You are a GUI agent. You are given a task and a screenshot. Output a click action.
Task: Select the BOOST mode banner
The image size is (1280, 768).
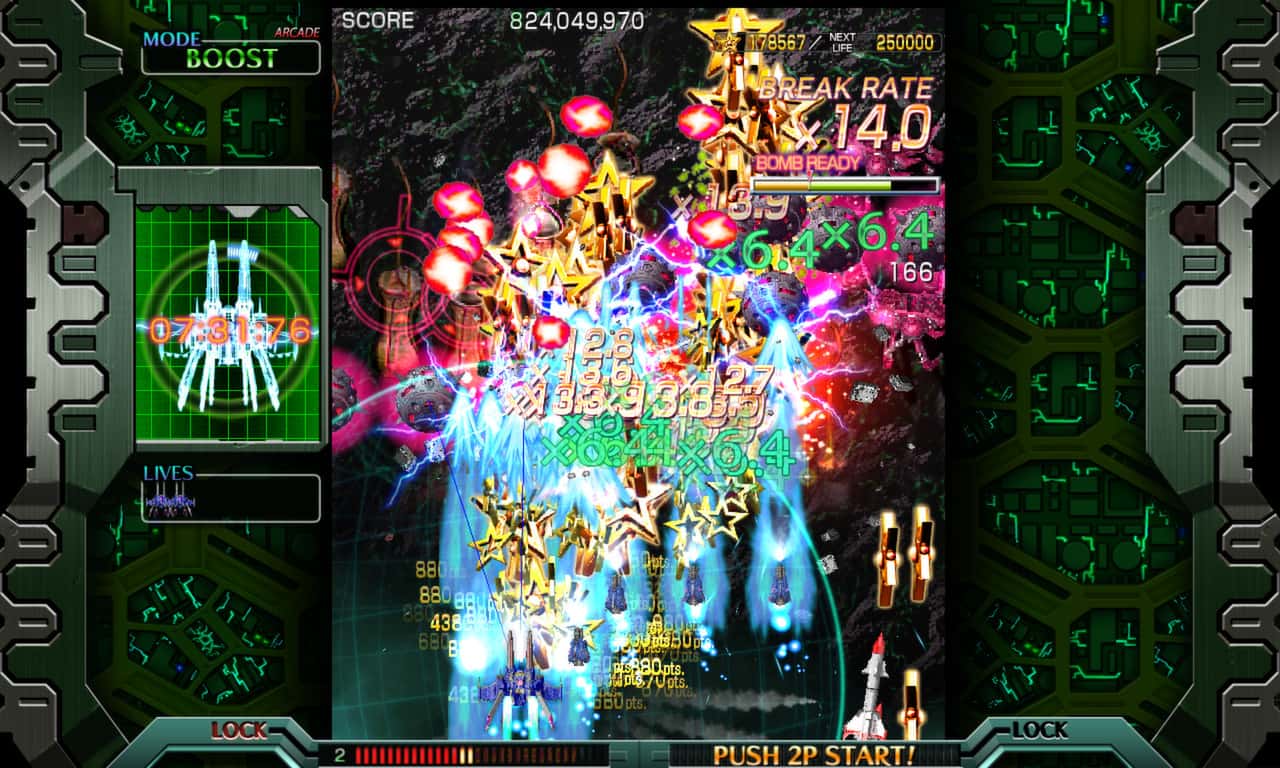(x=230, y=57)
